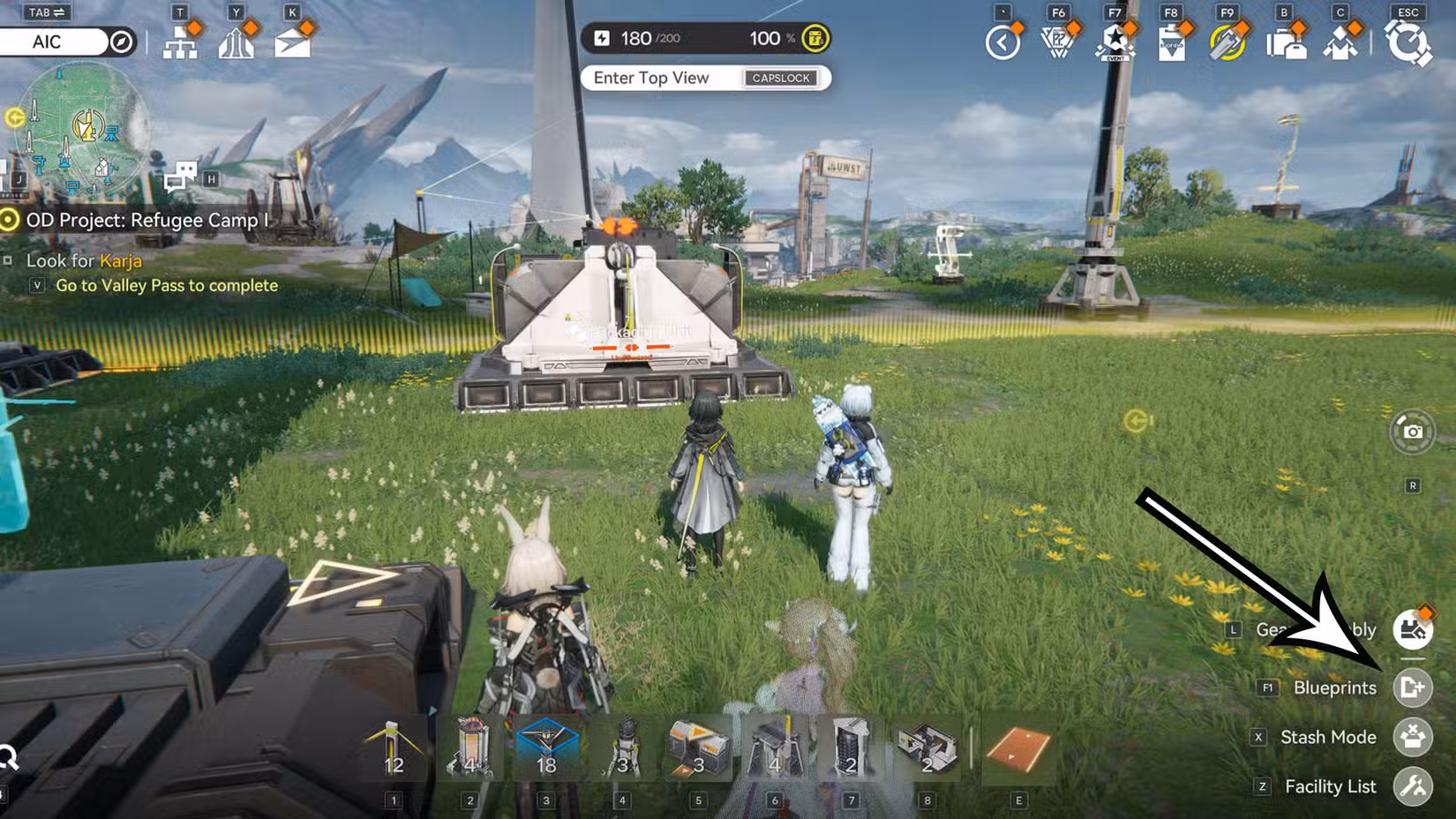Select Go to Valley Pass objective
This screenshot has height=819, width=1456.
[166, 285]
